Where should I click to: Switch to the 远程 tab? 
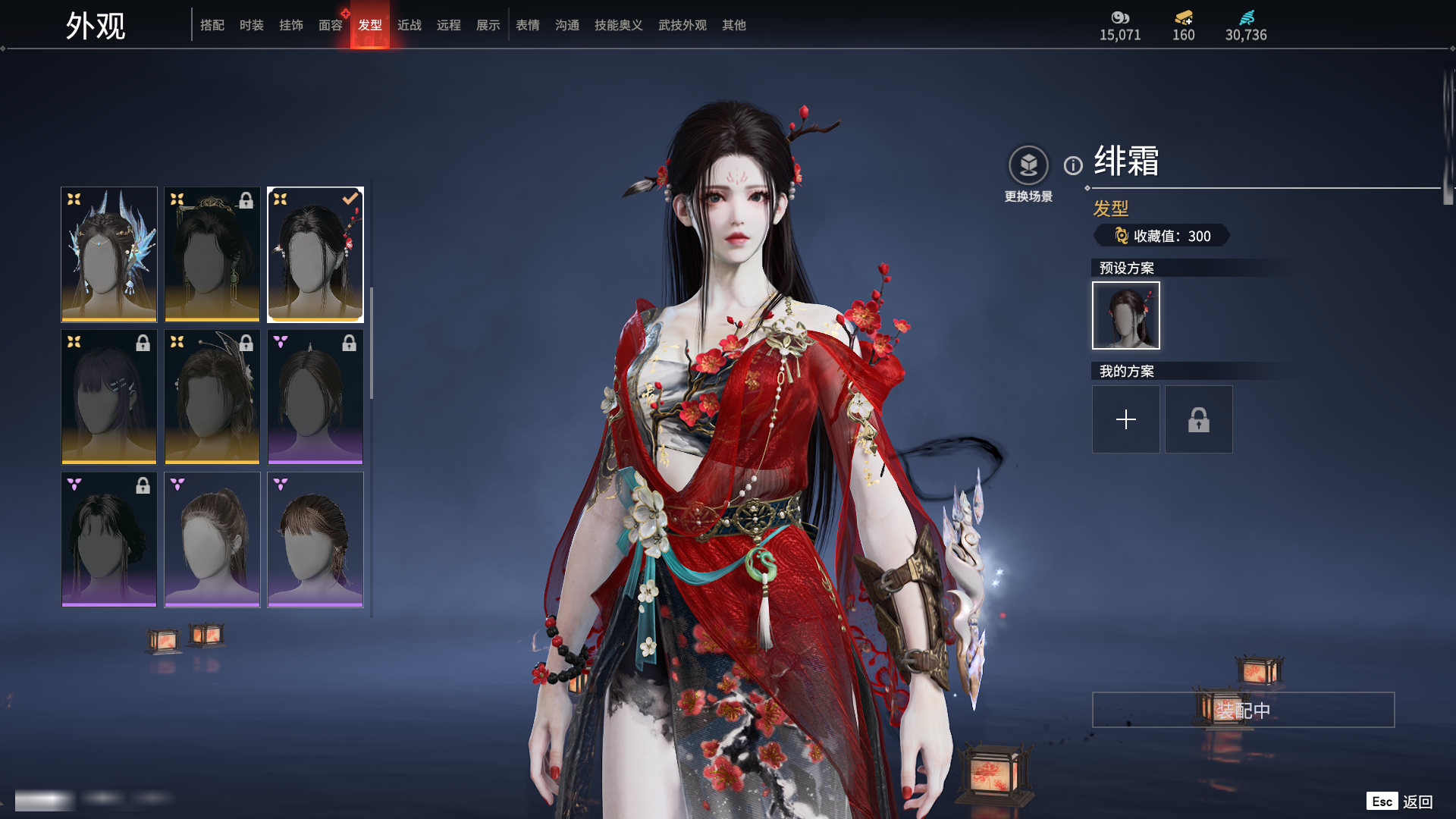pyautogui.click(x=449, y=25)
